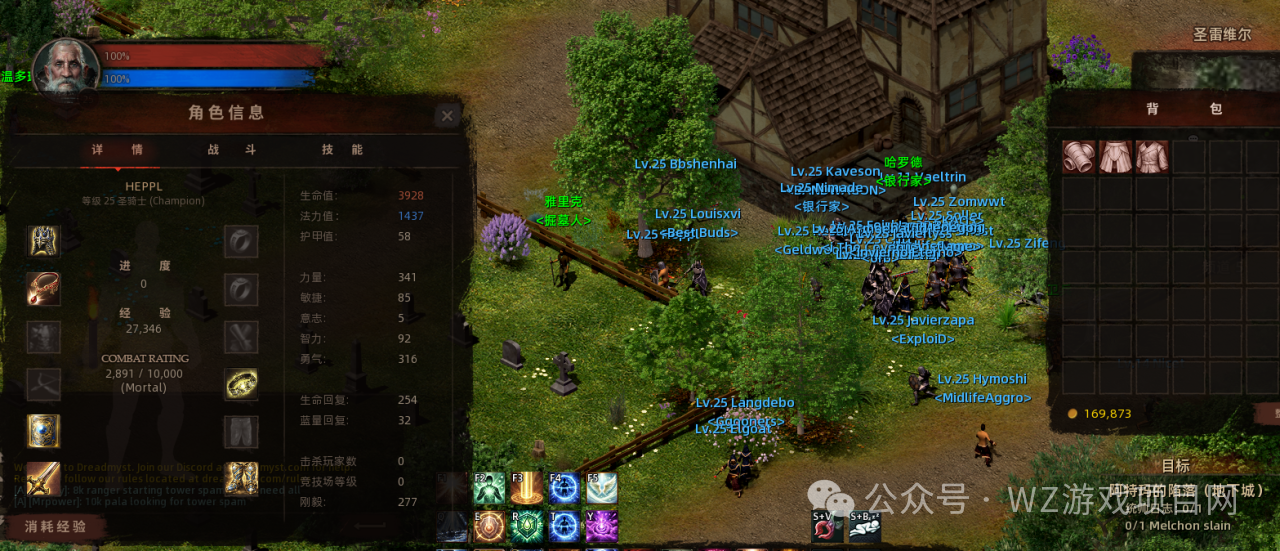Click the 消耗经验 (Spend Experience) button

point(56,527)
